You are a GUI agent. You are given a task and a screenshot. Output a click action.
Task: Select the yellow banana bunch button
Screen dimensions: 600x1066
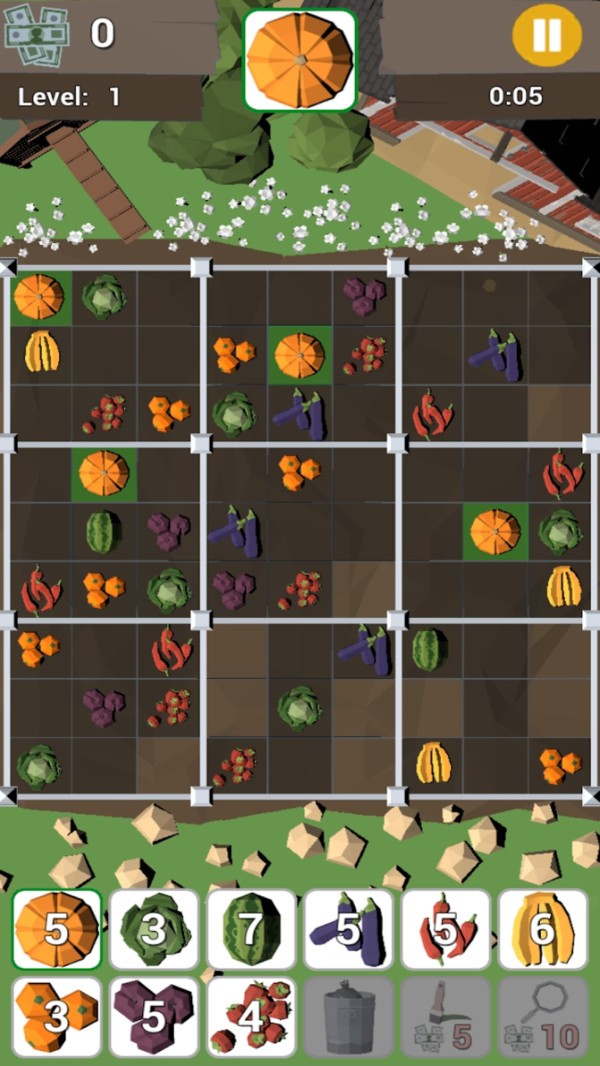pos(543,929)
